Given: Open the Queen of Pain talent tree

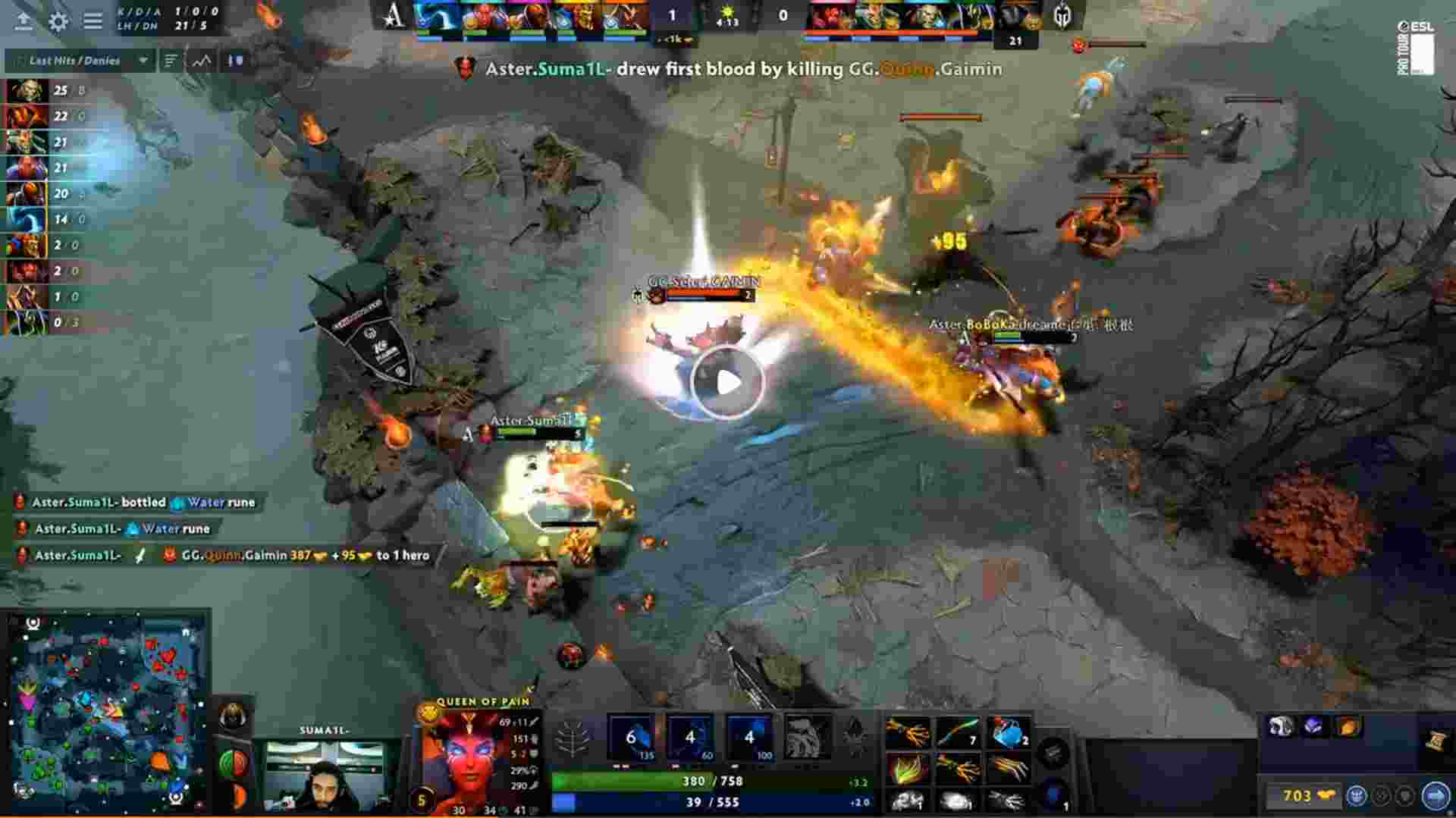Looking at the screenshot, I should coord(573,737).
